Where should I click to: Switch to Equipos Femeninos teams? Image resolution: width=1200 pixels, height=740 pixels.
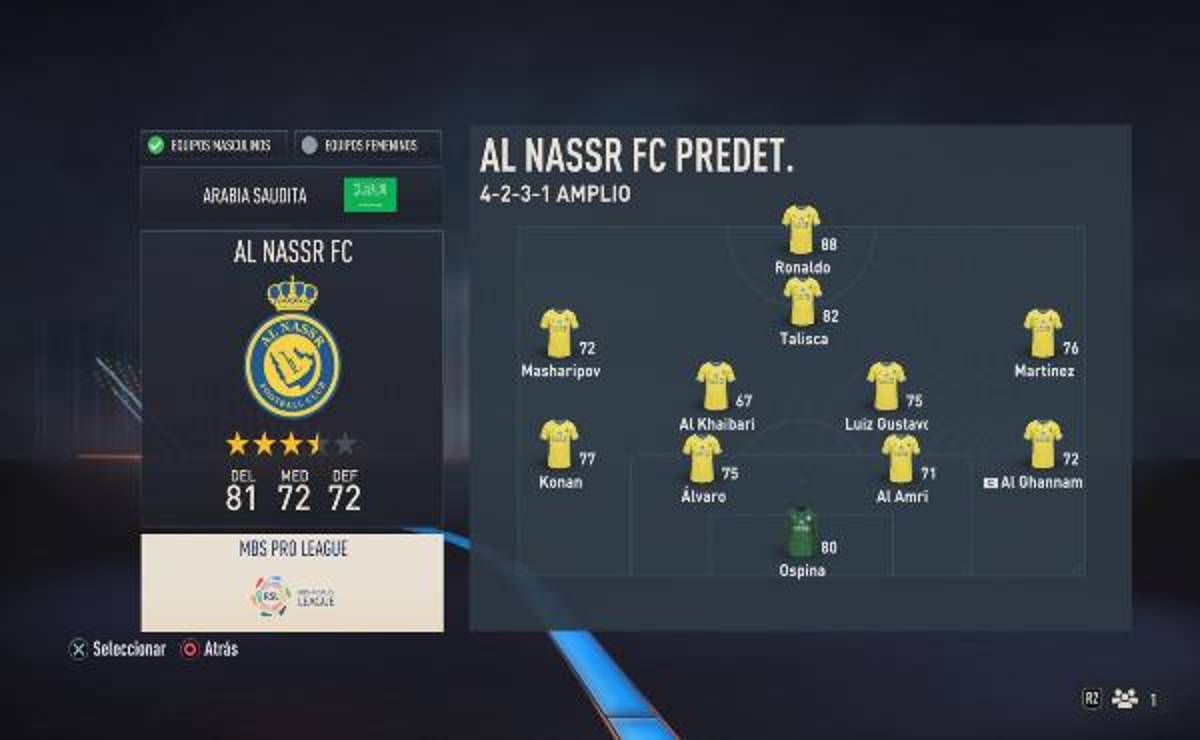pyautogui.click(x=368, y=146)
